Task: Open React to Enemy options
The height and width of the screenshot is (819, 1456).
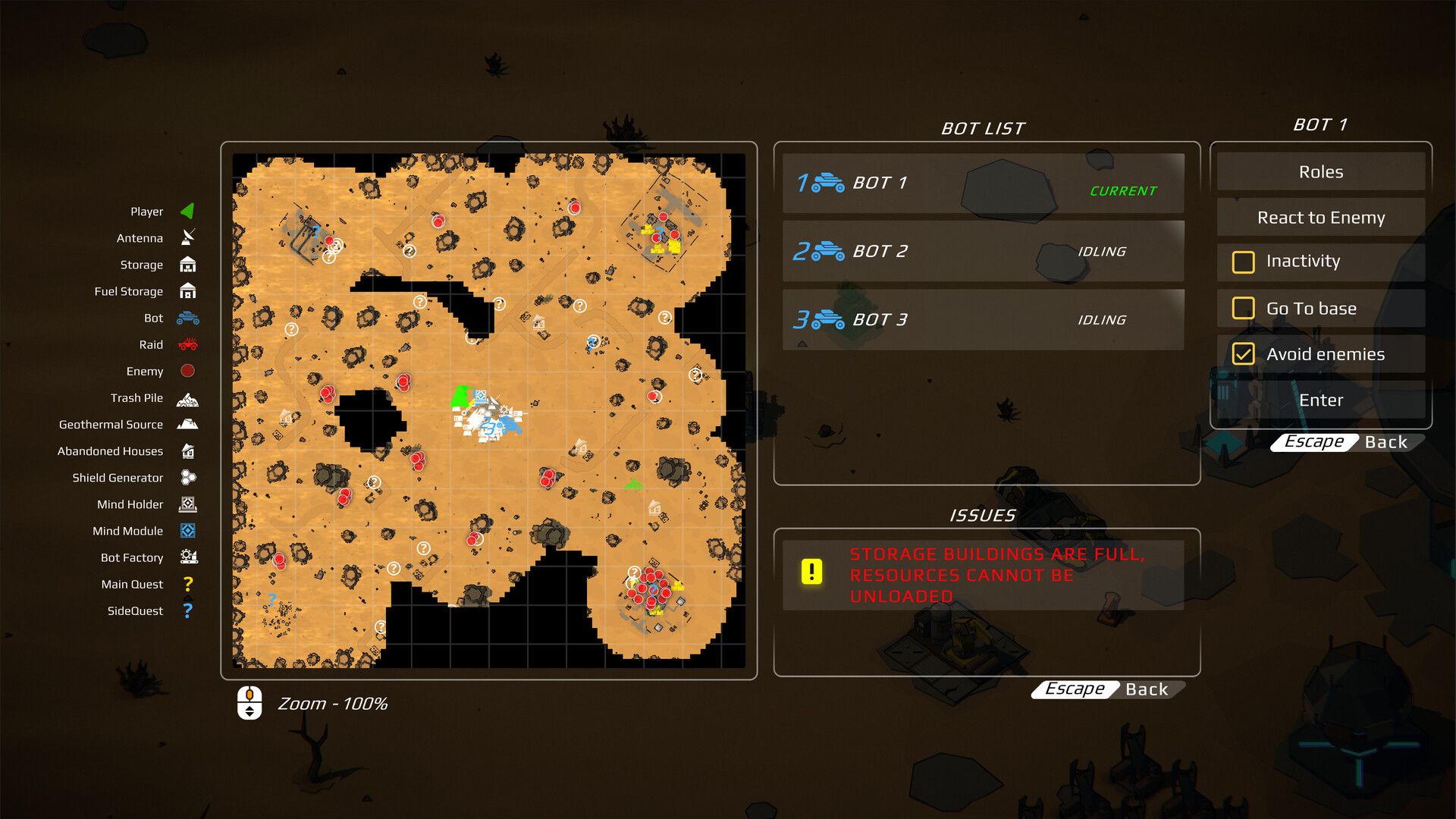Action: (1320, 218)
